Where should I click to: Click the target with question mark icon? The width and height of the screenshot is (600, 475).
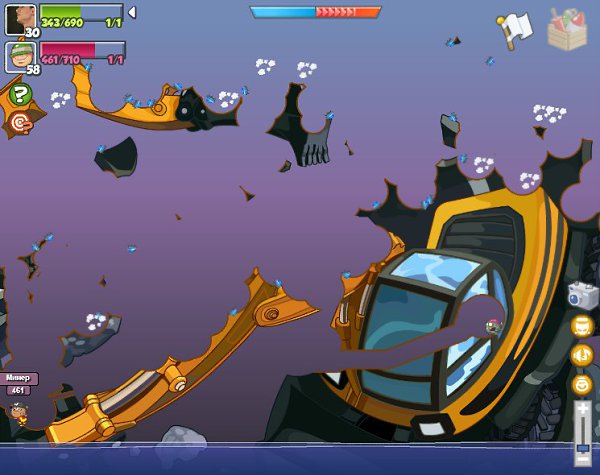point(20,122)
